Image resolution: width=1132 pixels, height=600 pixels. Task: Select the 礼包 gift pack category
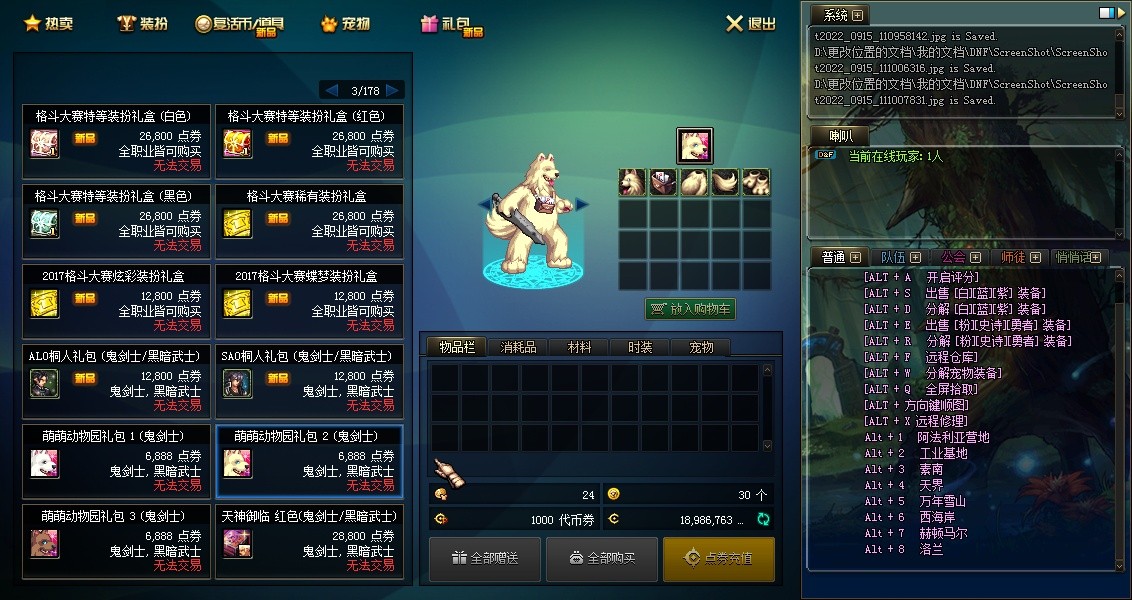(451, 24)
